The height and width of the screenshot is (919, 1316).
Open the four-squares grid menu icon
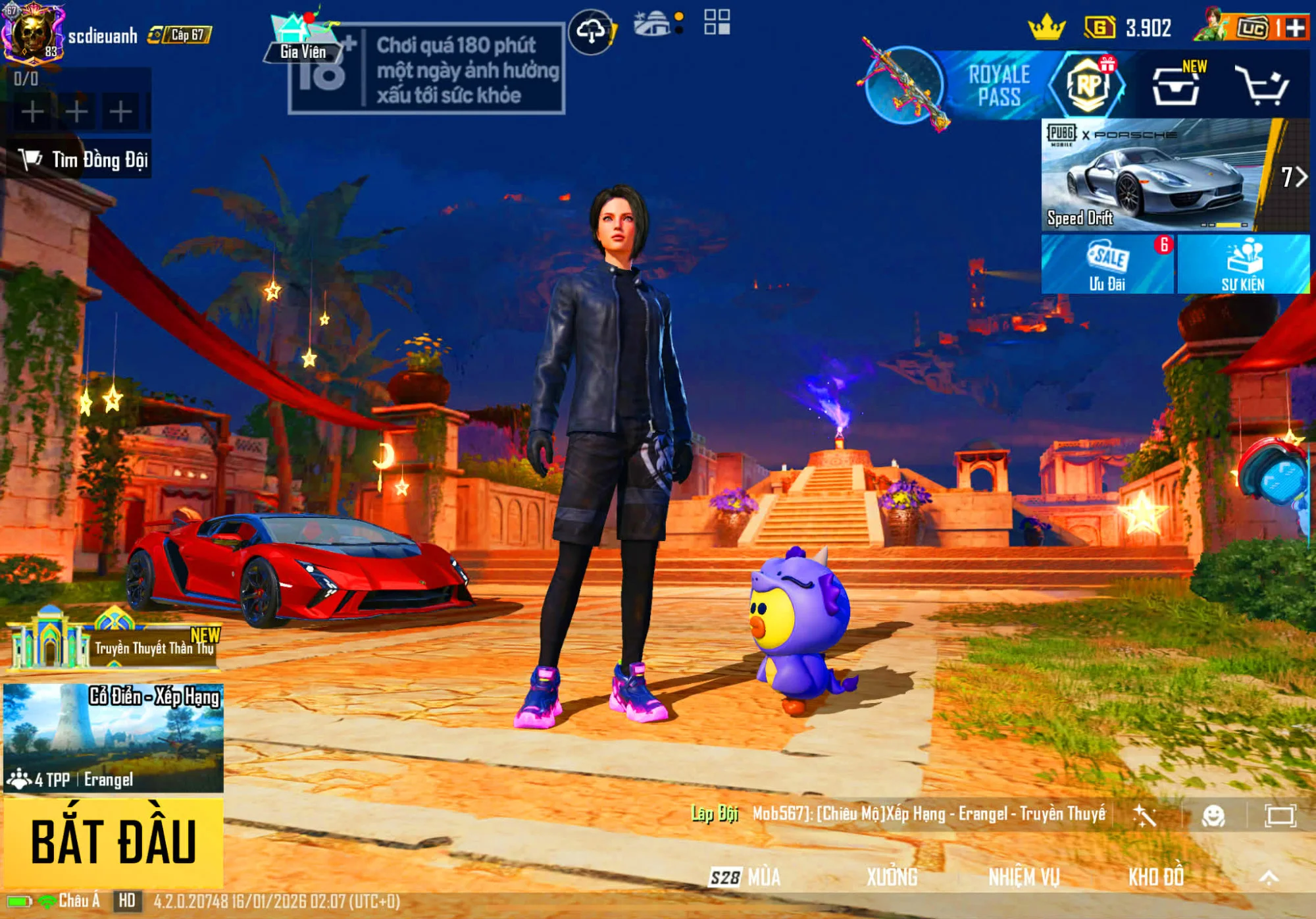[x=717, y=22]
